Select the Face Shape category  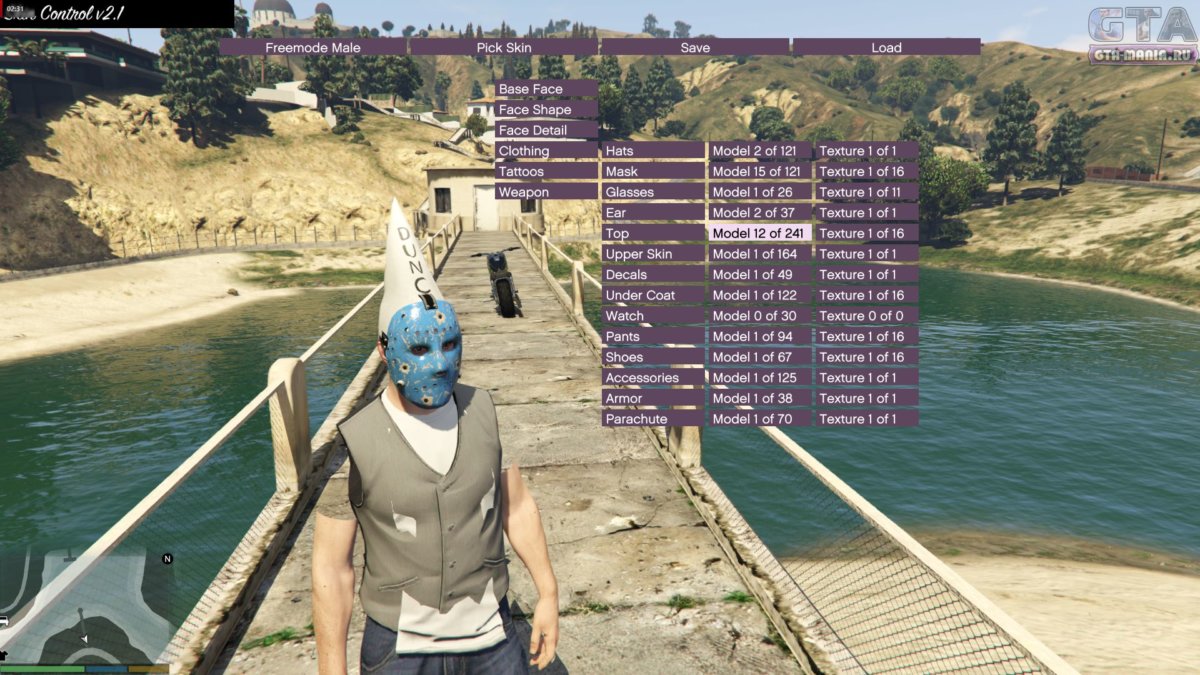[x=546, y=110]
